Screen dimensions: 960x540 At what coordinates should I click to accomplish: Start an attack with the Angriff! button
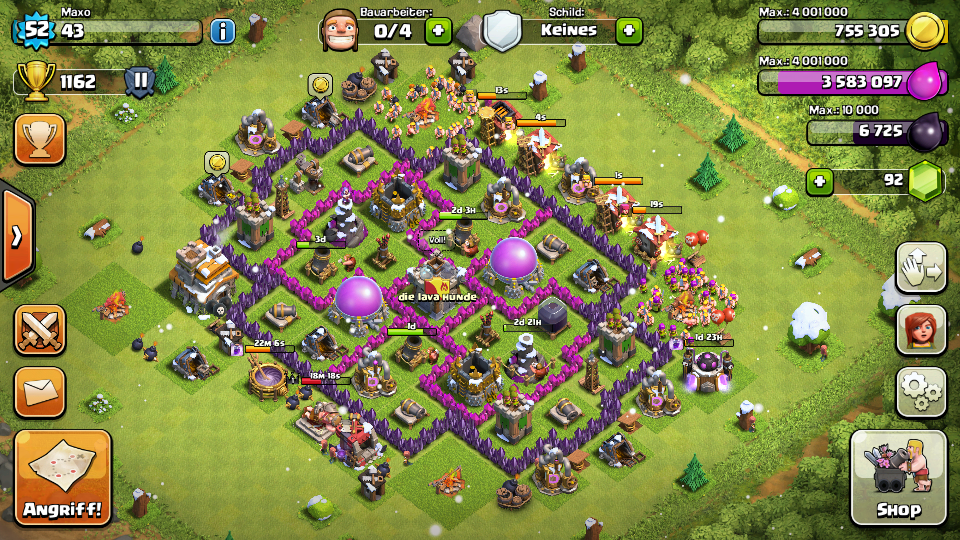pos(62,478)
